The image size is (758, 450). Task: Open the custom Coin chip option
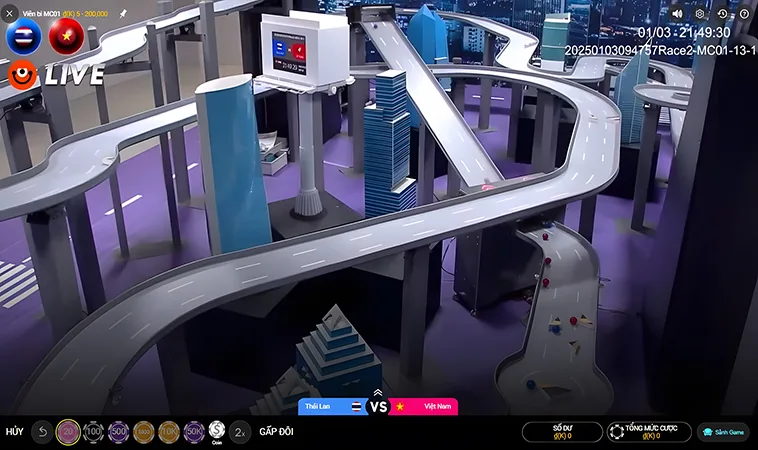tap(217, 432)
